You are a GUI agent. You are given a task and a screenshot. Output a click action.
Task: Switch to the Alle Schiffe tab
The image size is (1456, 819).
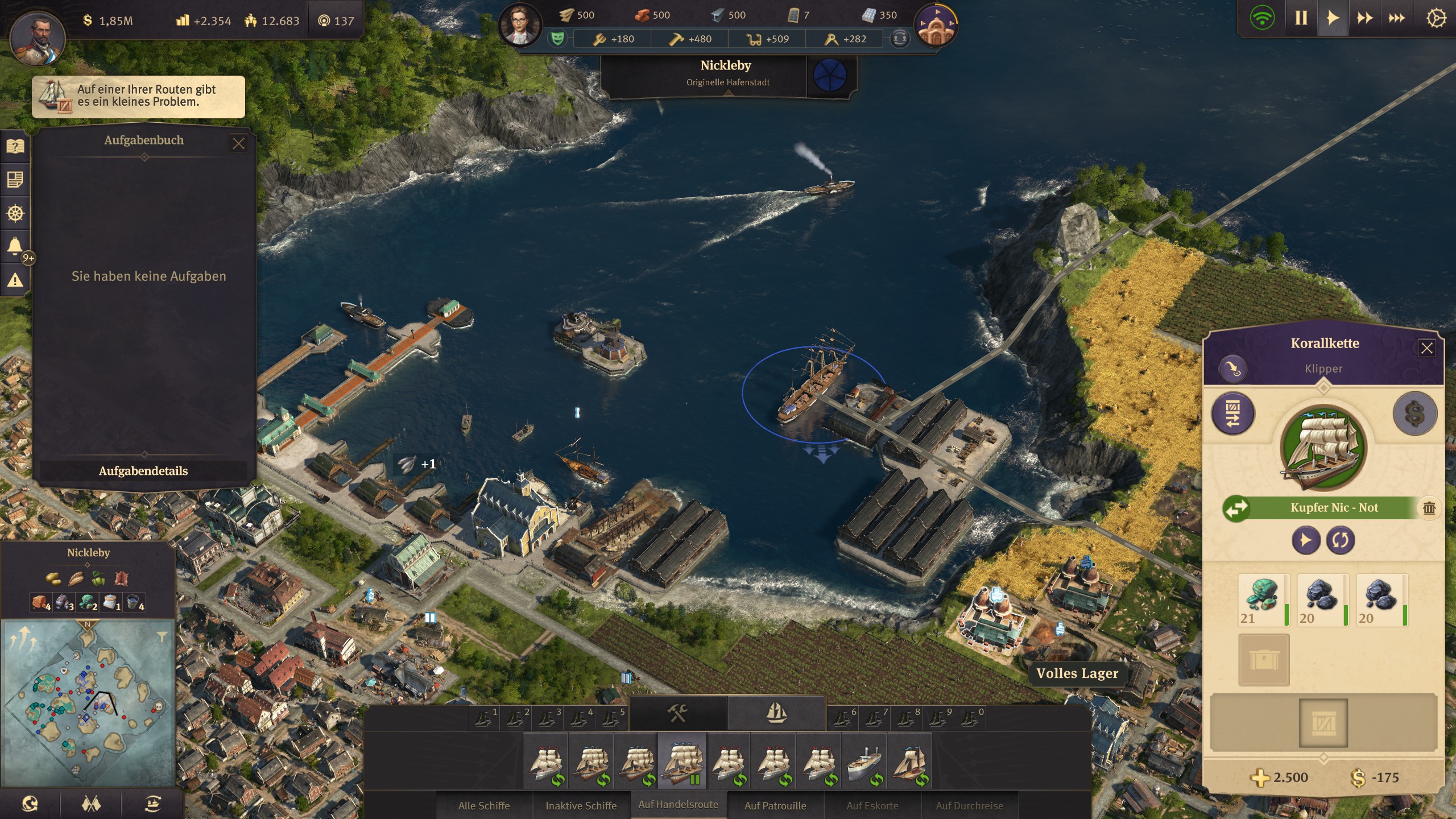[484, 805]
